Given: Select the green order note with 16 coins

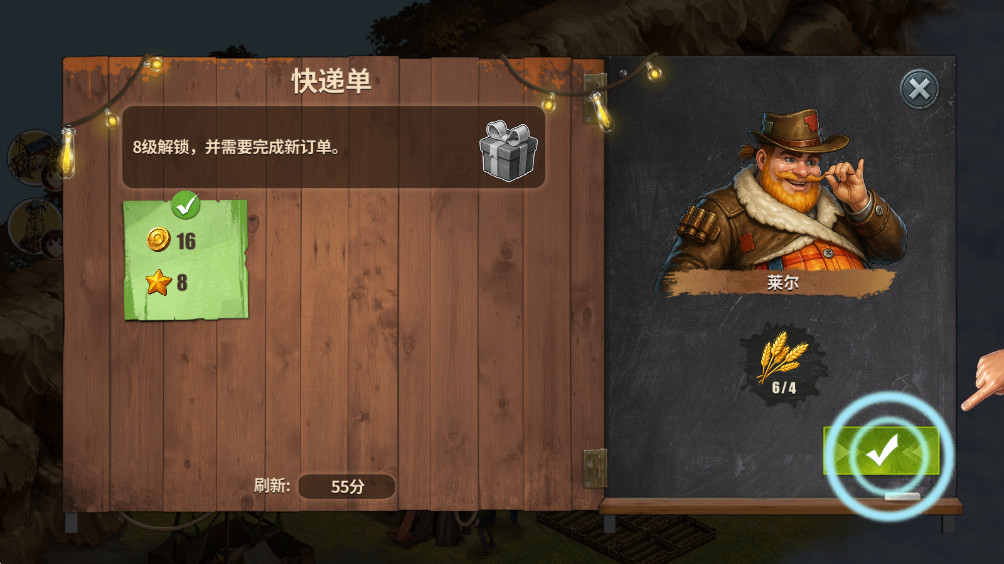Looking at the screenshot, I should 185,260.
